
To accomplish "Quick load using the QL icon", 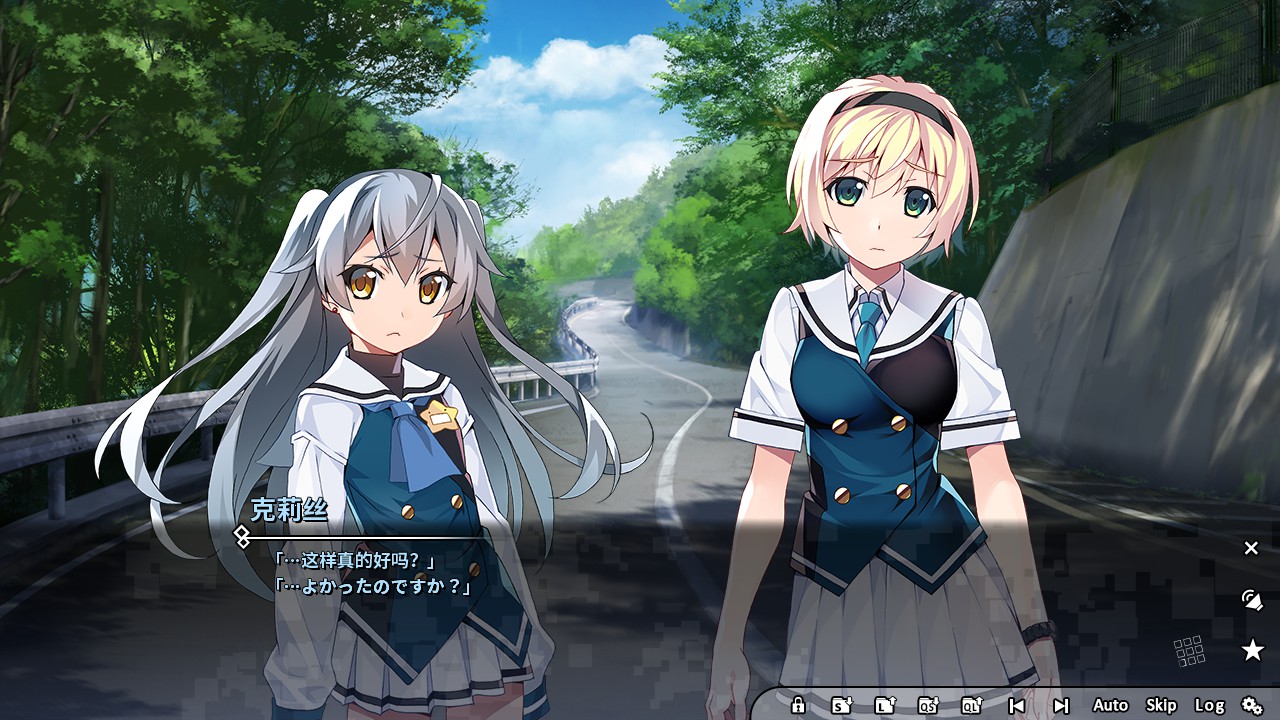I will 973,705.
